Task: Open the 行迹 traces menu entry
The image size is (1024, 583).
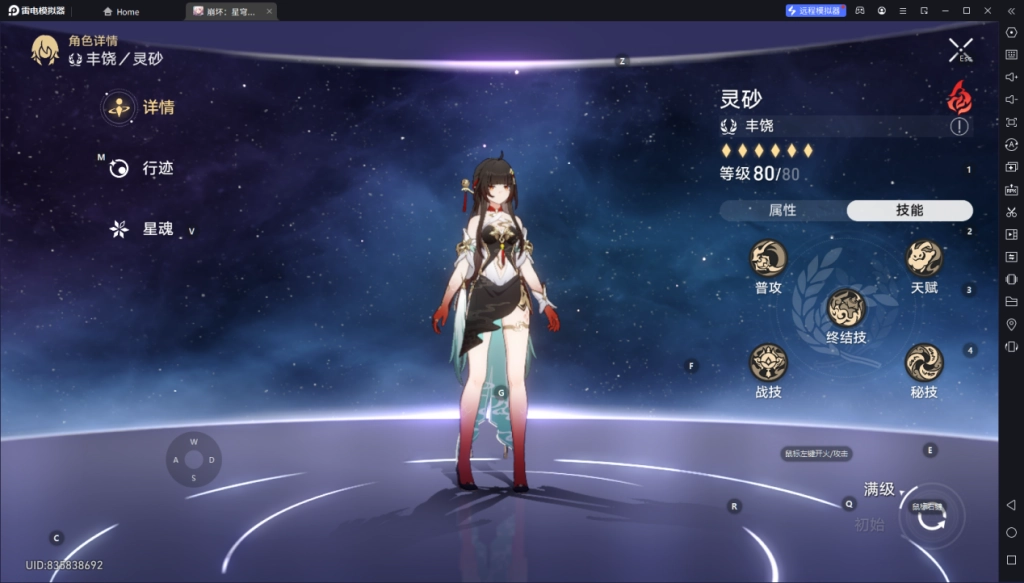Action: coord(142,168)
